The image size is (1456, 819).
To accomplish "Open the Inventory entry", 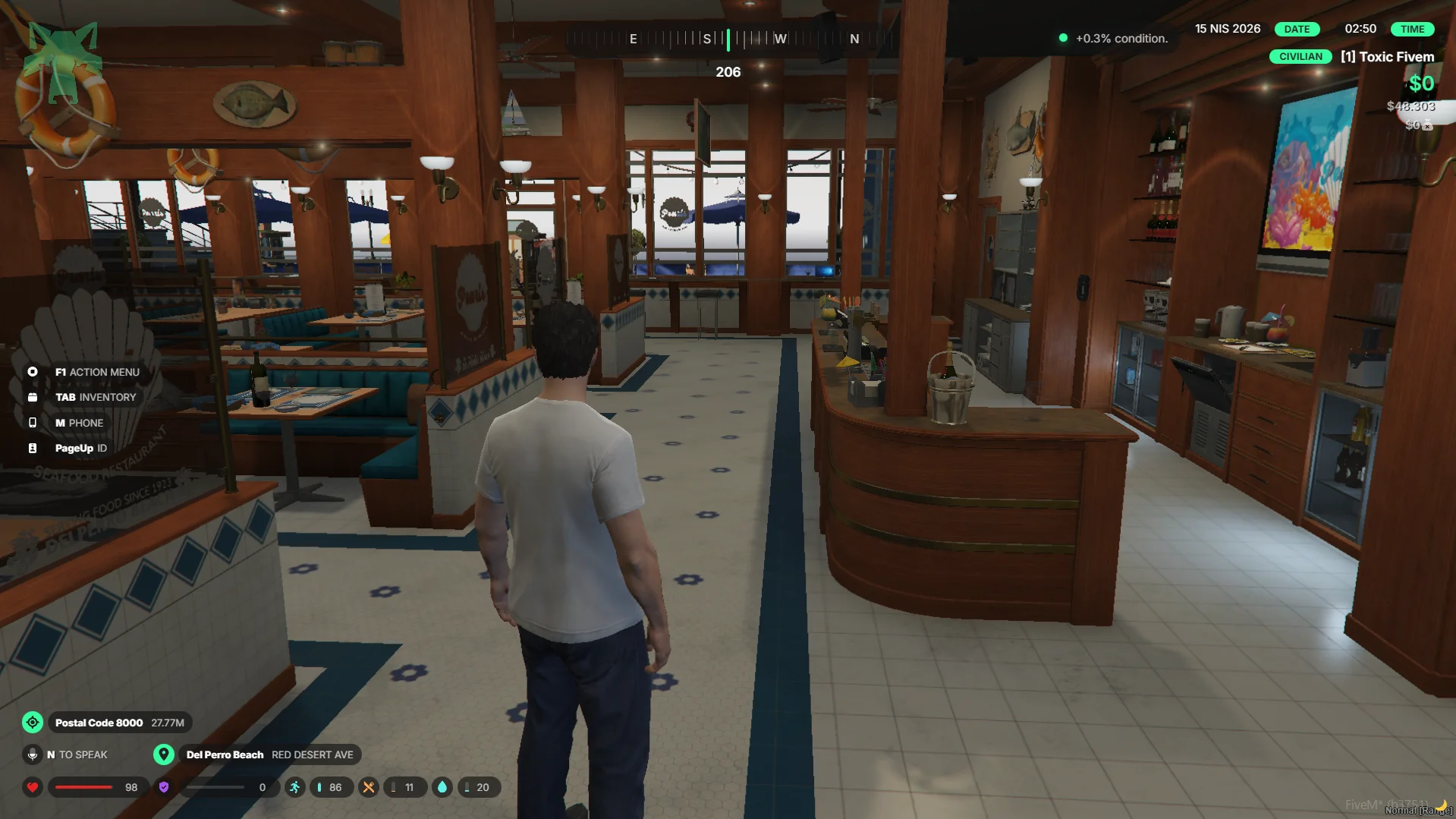I will point(95,397).
